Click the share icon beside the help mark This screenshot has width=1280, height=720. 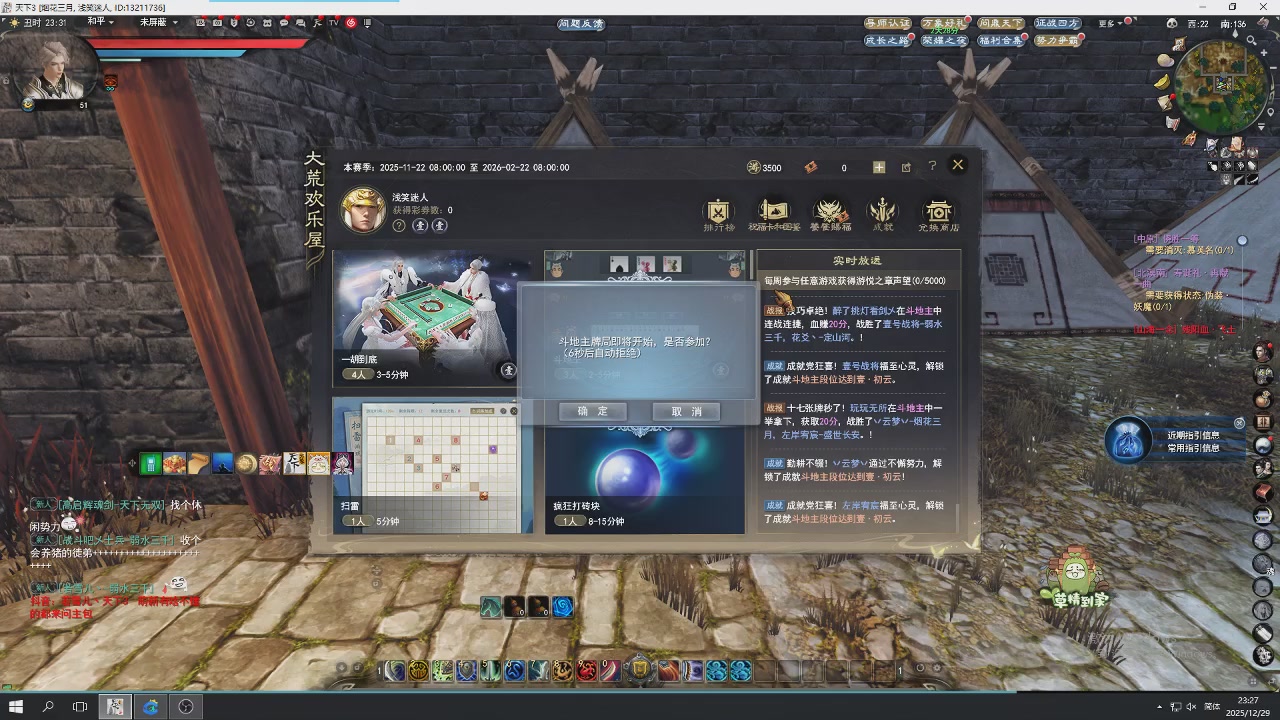coord(906,167)
